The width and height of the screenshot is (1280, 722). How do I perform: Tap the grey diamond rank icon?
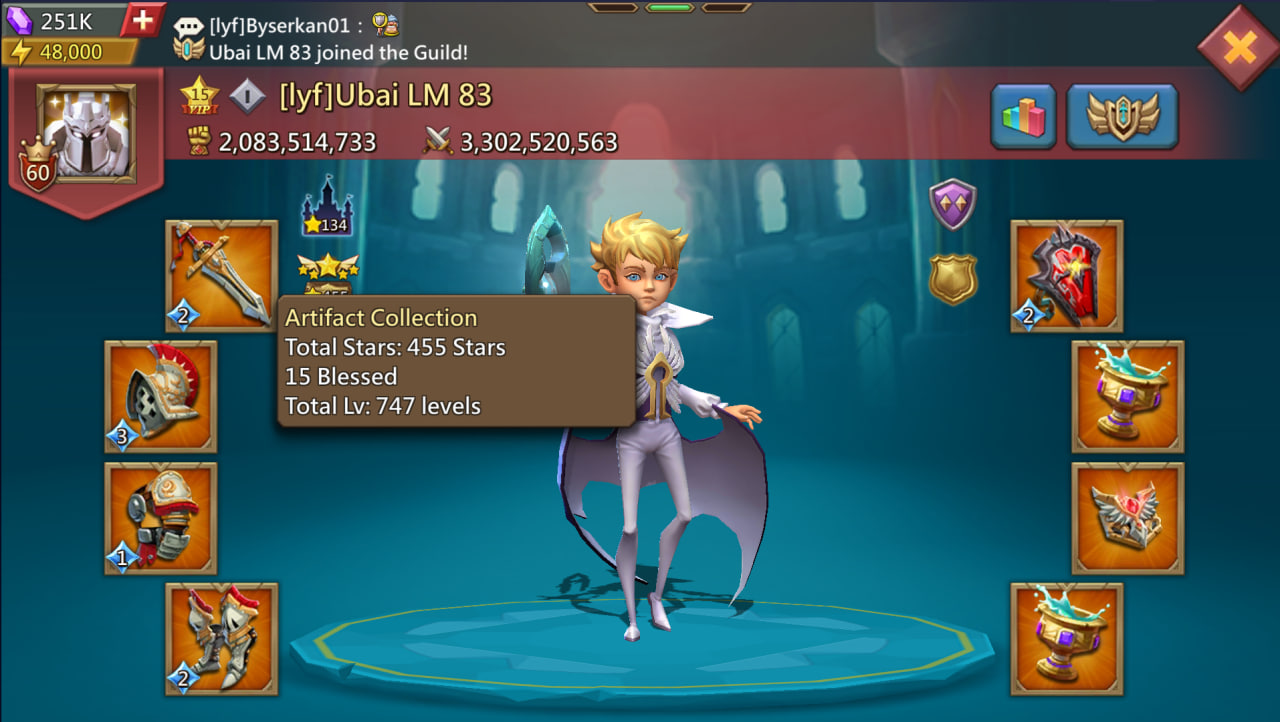247,96
